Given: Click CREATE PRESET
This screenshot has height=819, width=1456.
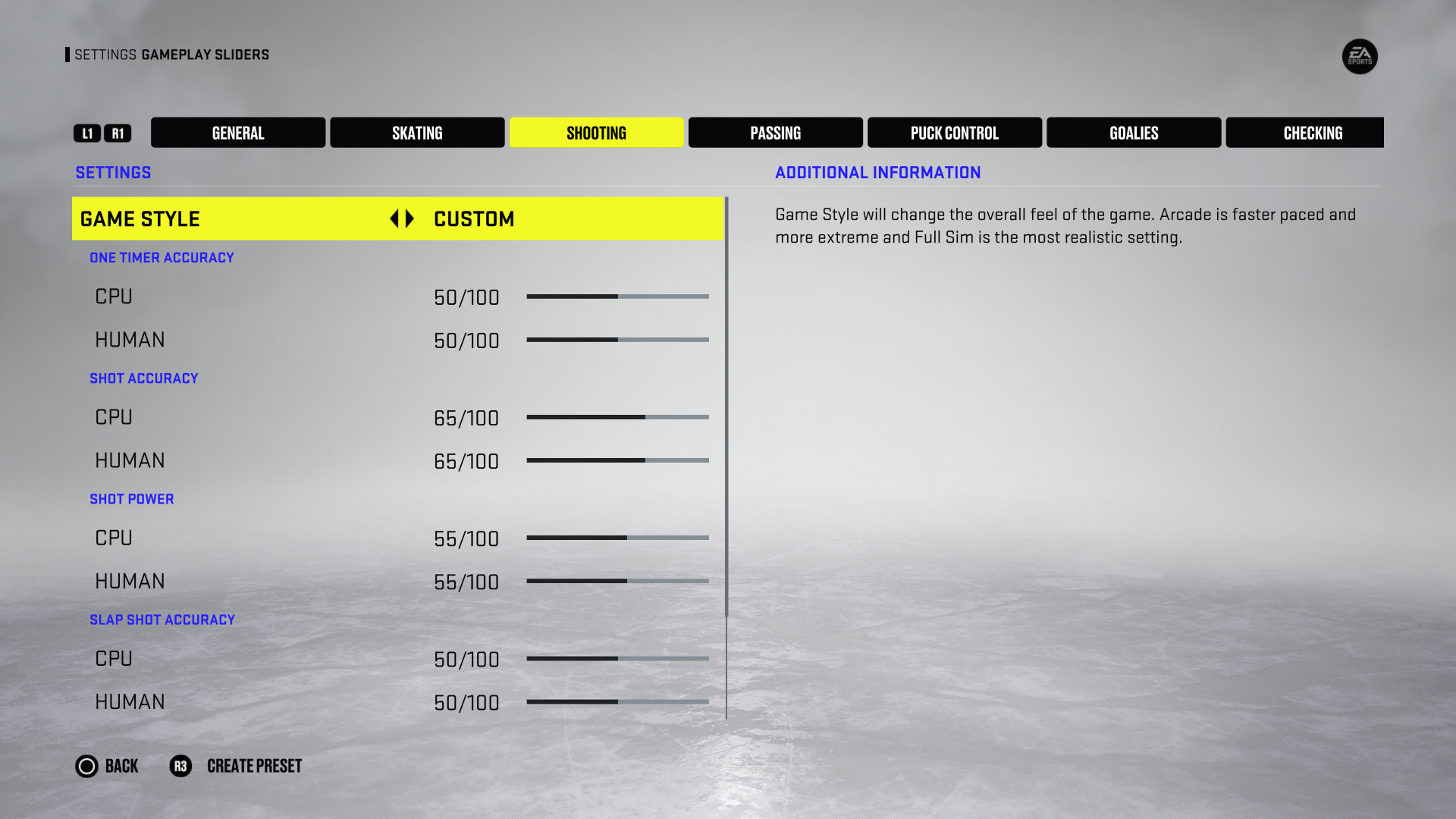Looking at the screenshot, I should 253,766.
